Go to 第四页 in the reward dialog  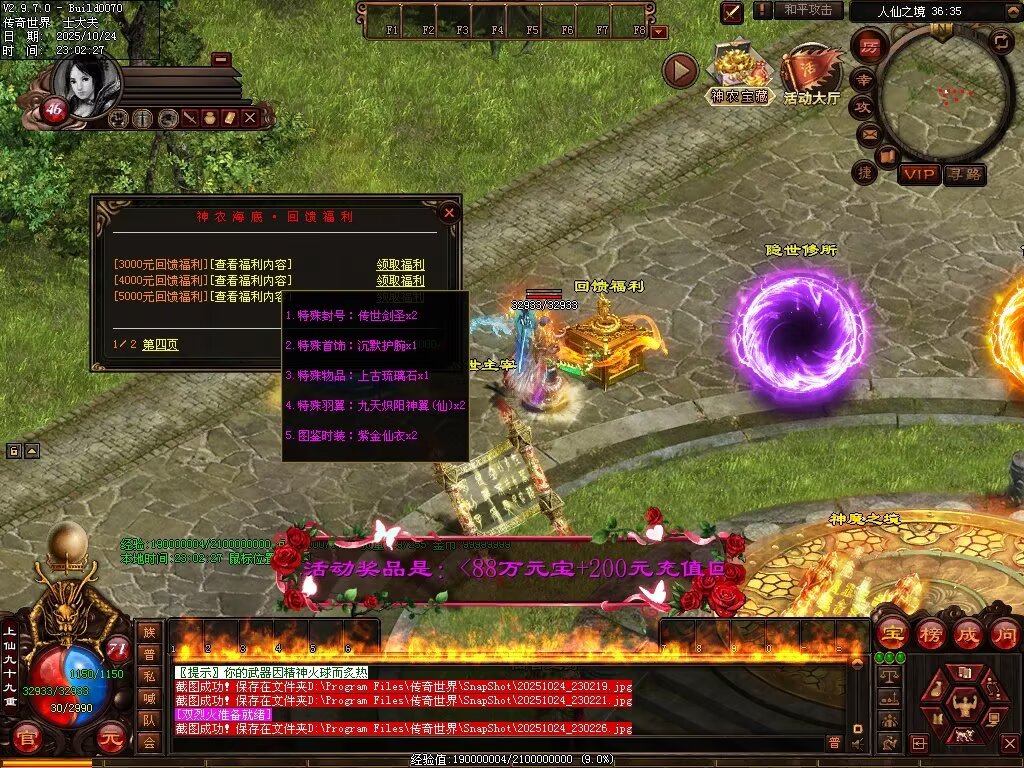point(160,345)
